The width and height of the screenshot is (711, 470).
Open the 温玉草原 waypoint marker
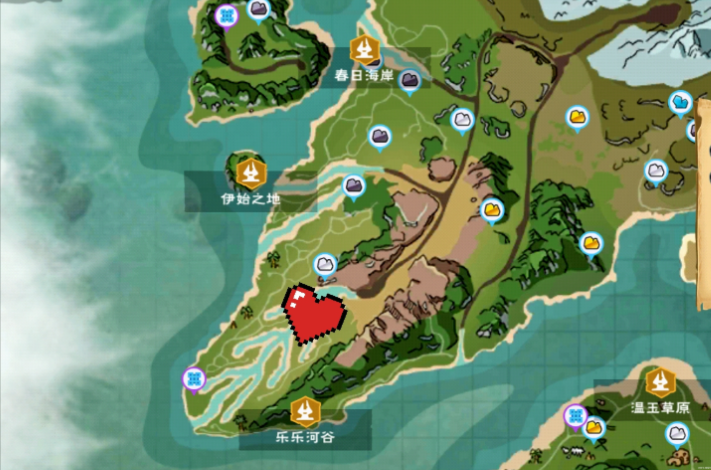(x=659, y=382)
